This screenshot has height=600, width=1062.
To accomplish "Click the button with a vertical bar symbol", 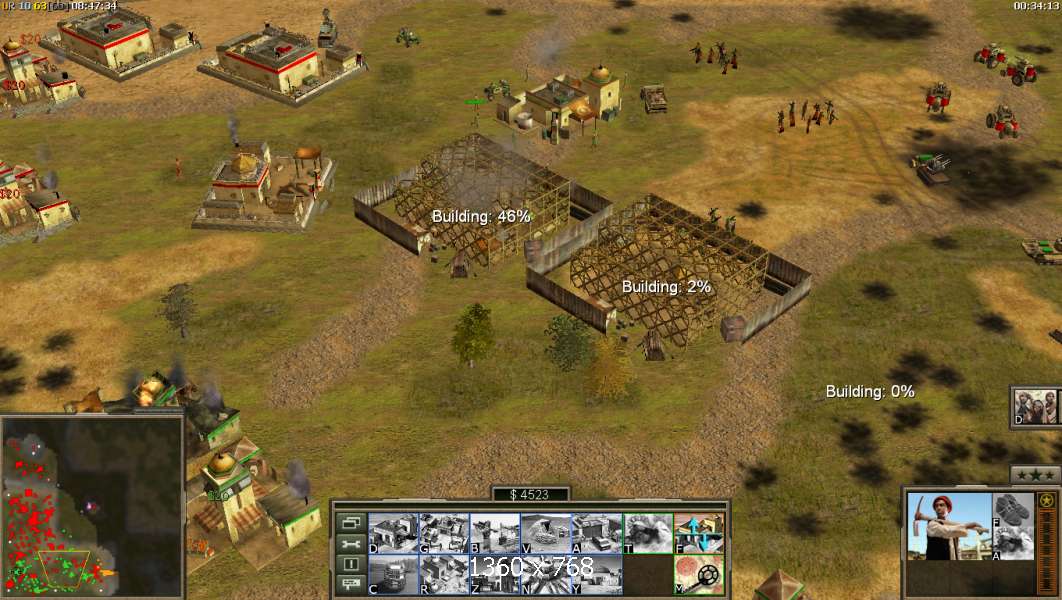I will point(350,565).
